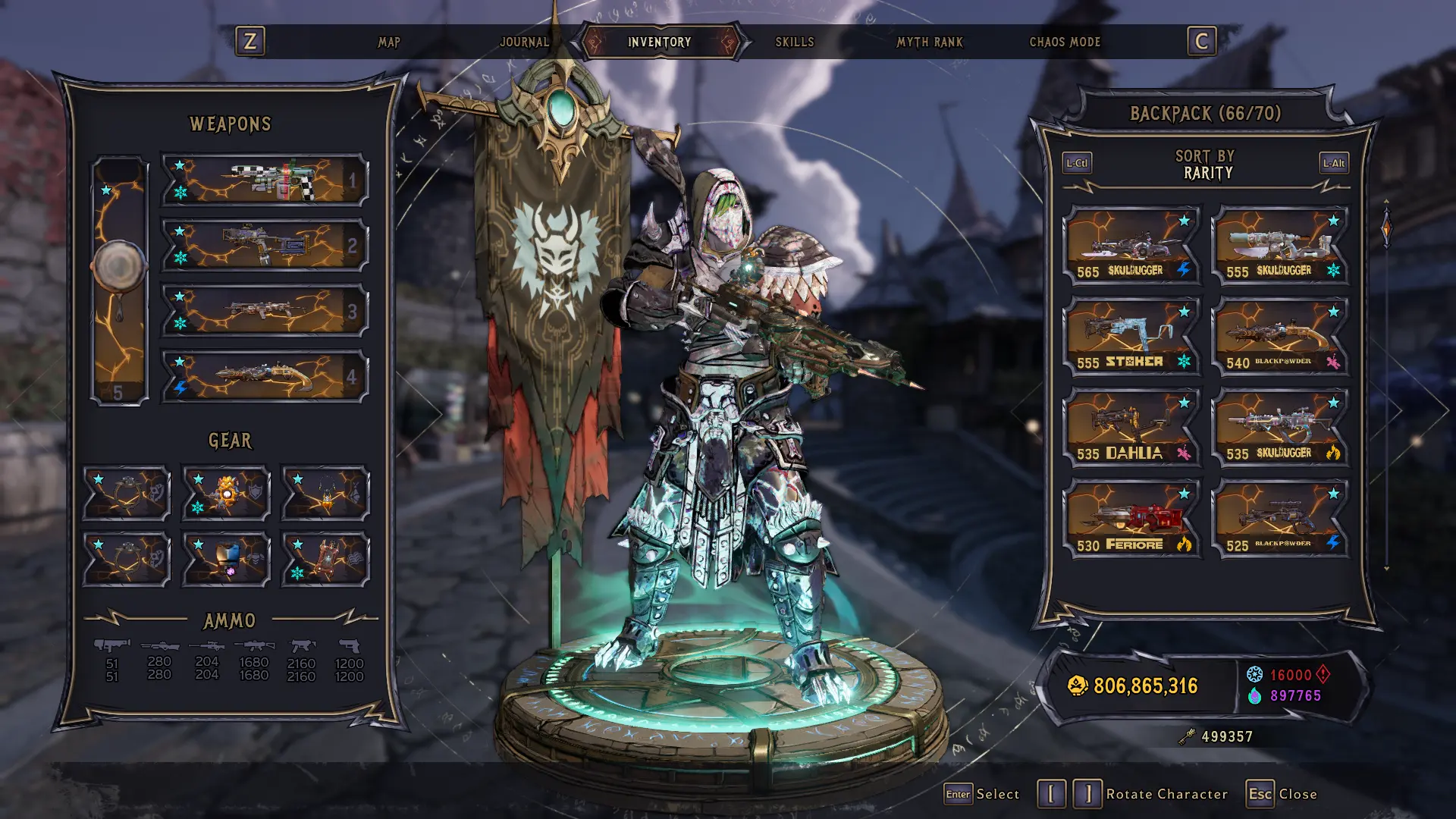Click the backpack scrollbar handle
1456x819 pixels.
1386,228
